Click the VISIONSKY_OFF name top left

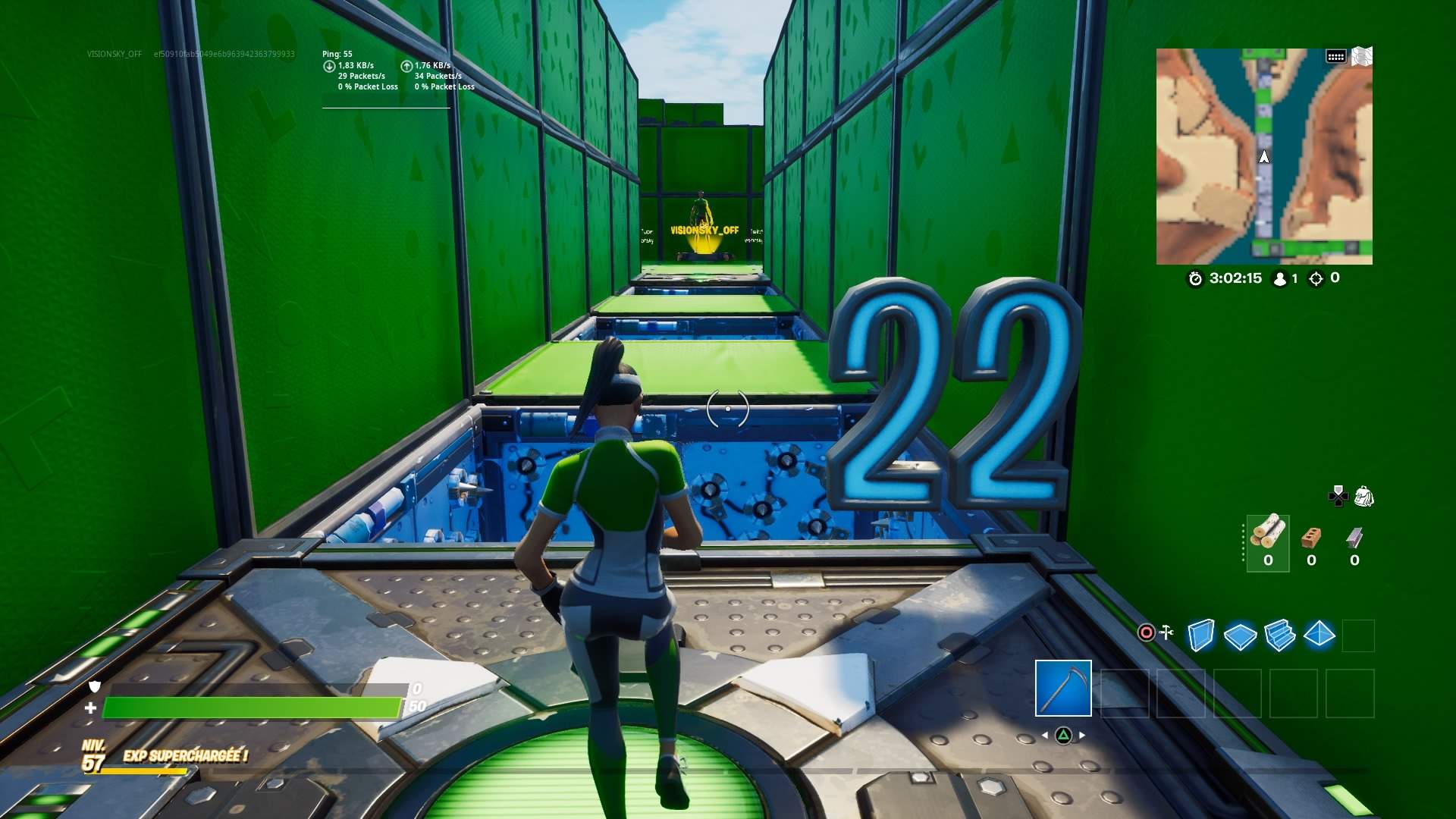point(115,55)
